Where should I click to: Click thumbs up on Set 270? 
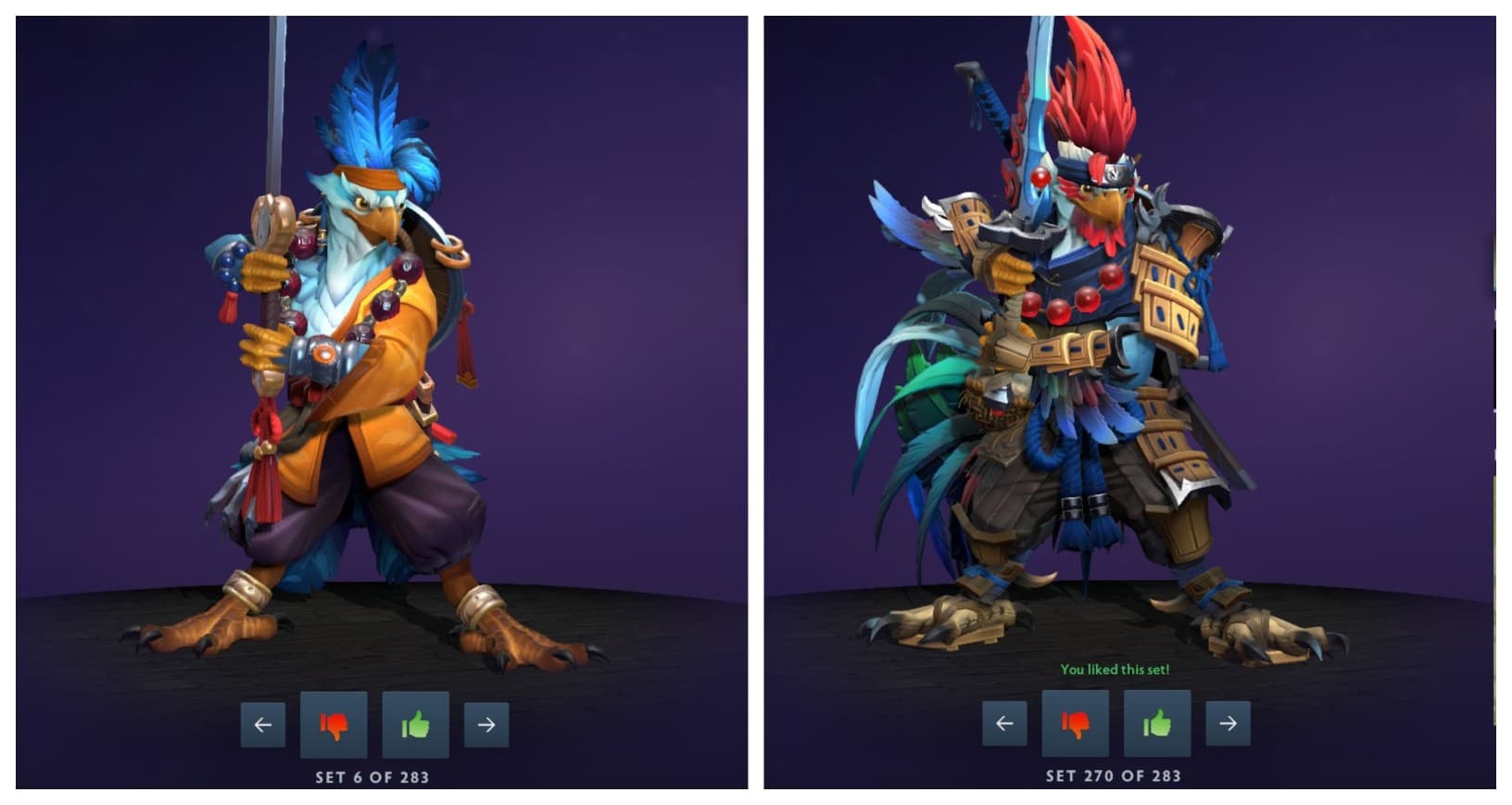pos(1157,723)
